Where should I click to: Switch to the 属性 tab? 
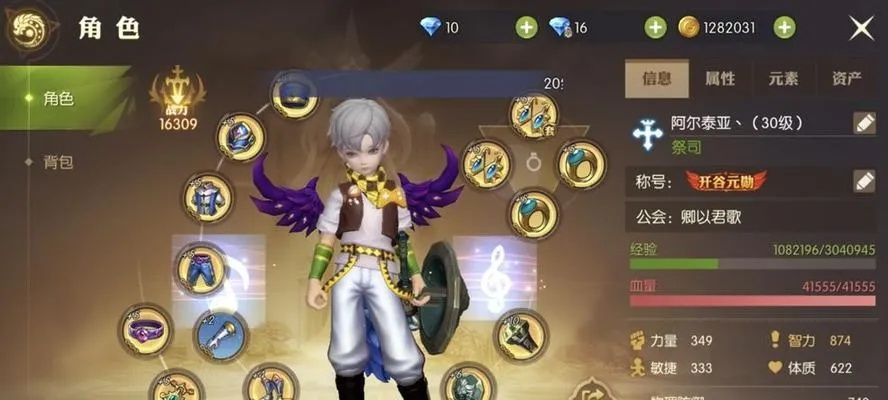tap(720, 78)
